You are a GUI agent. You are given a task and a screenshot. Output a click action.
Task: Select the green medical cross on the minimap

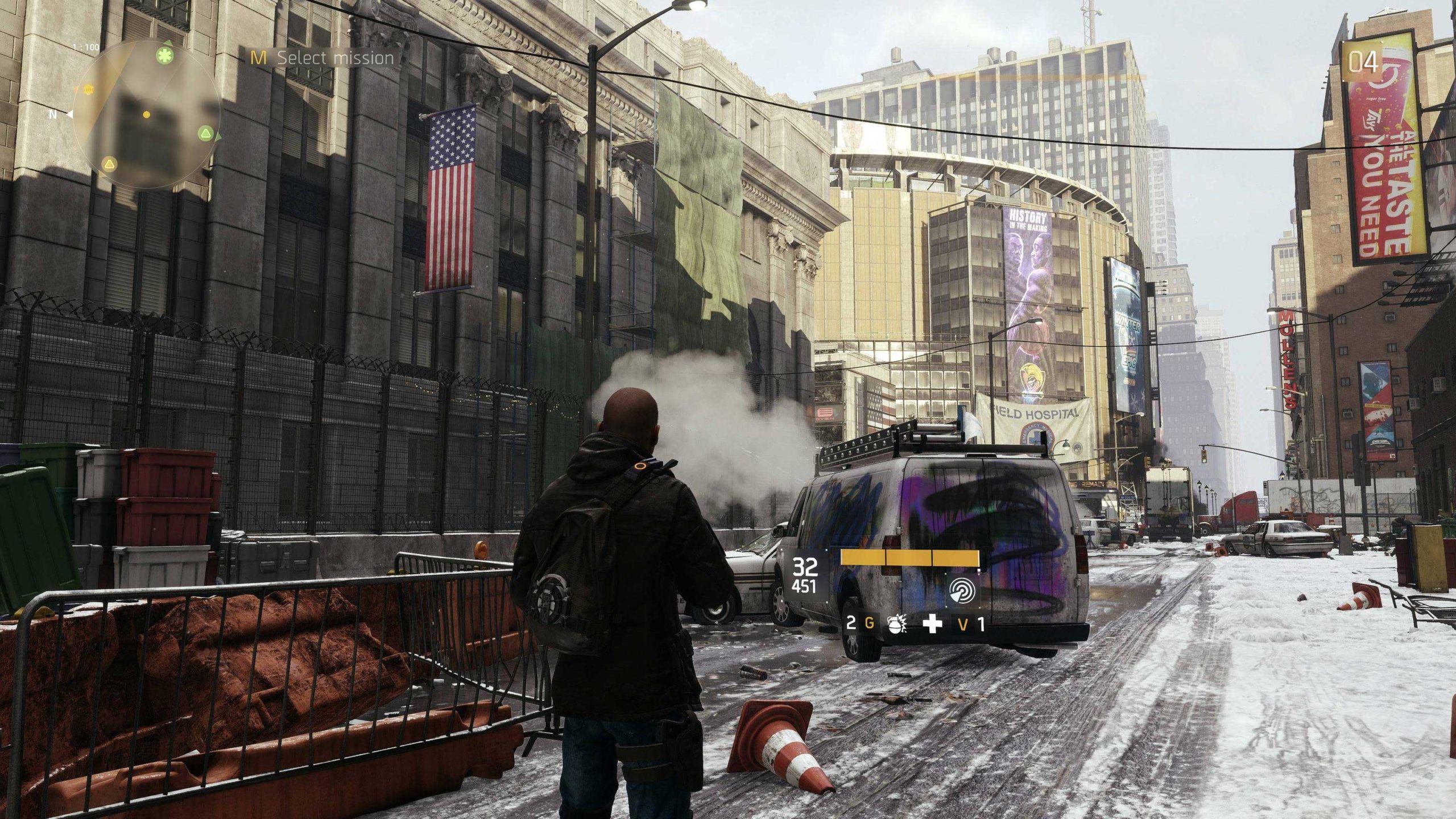pos(164,55)
